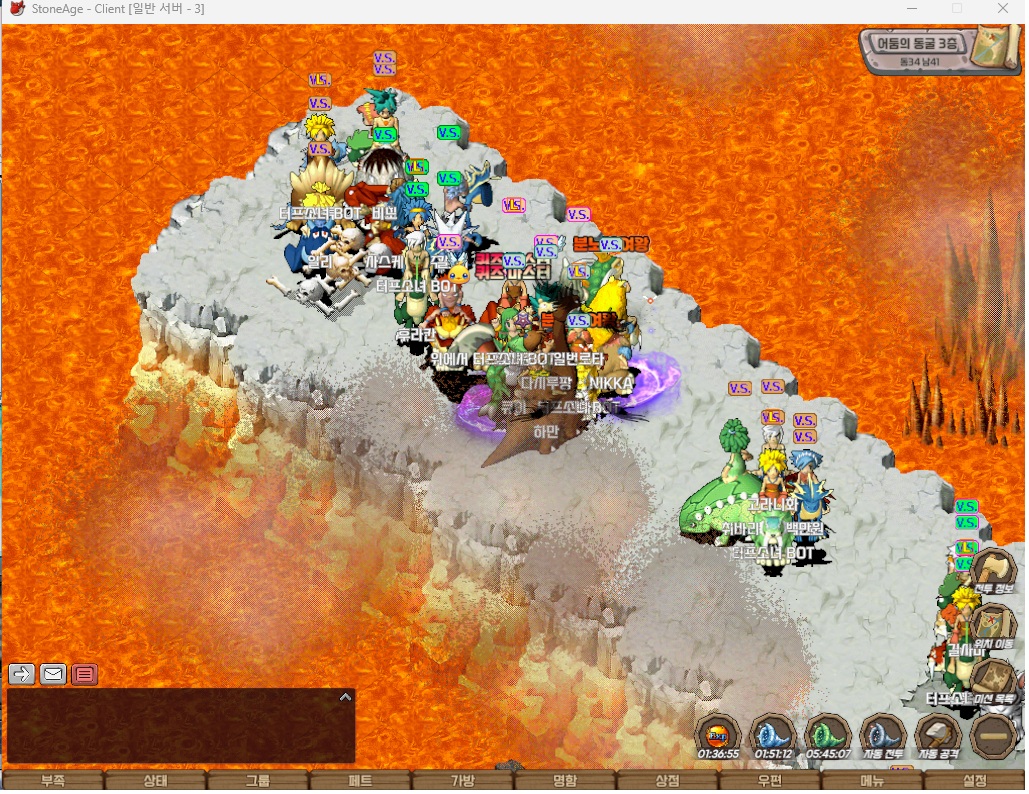Image resolution: width=1029 pixels, height=794 pixels.
Task: Open the 우편 (mail) menu
Action: click(770, 781)
